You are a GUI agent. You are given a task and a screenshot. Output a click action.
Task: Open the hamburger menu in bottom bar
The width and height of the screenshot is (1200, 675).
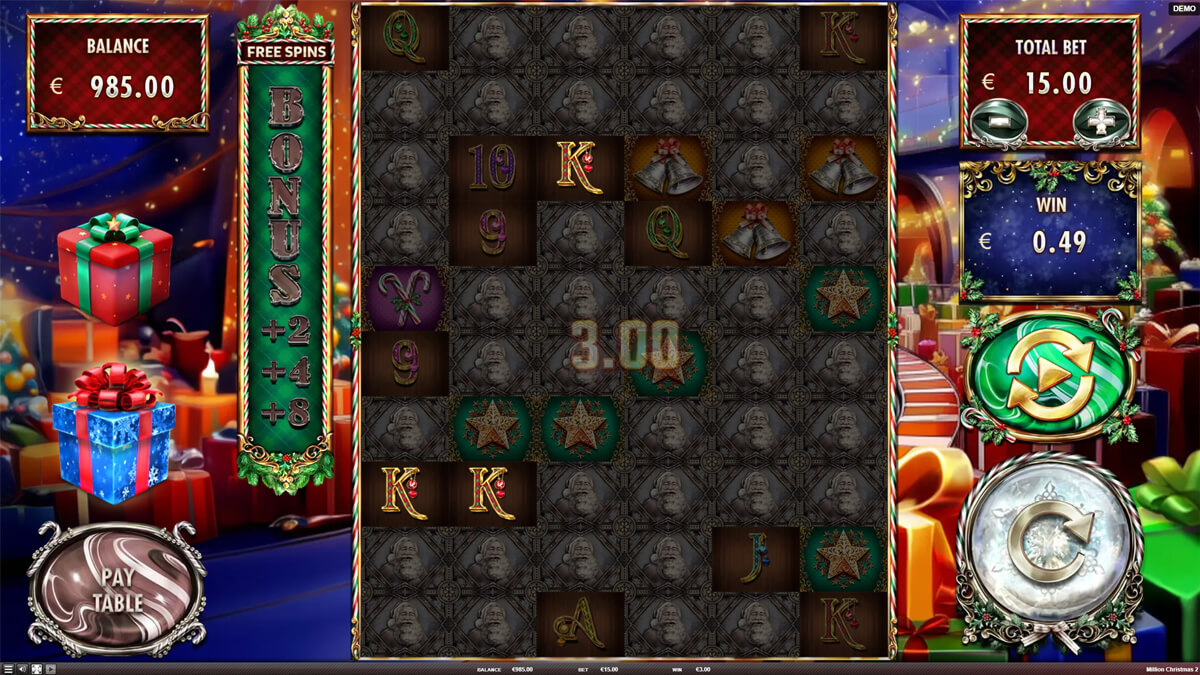(x=8, y=669)
